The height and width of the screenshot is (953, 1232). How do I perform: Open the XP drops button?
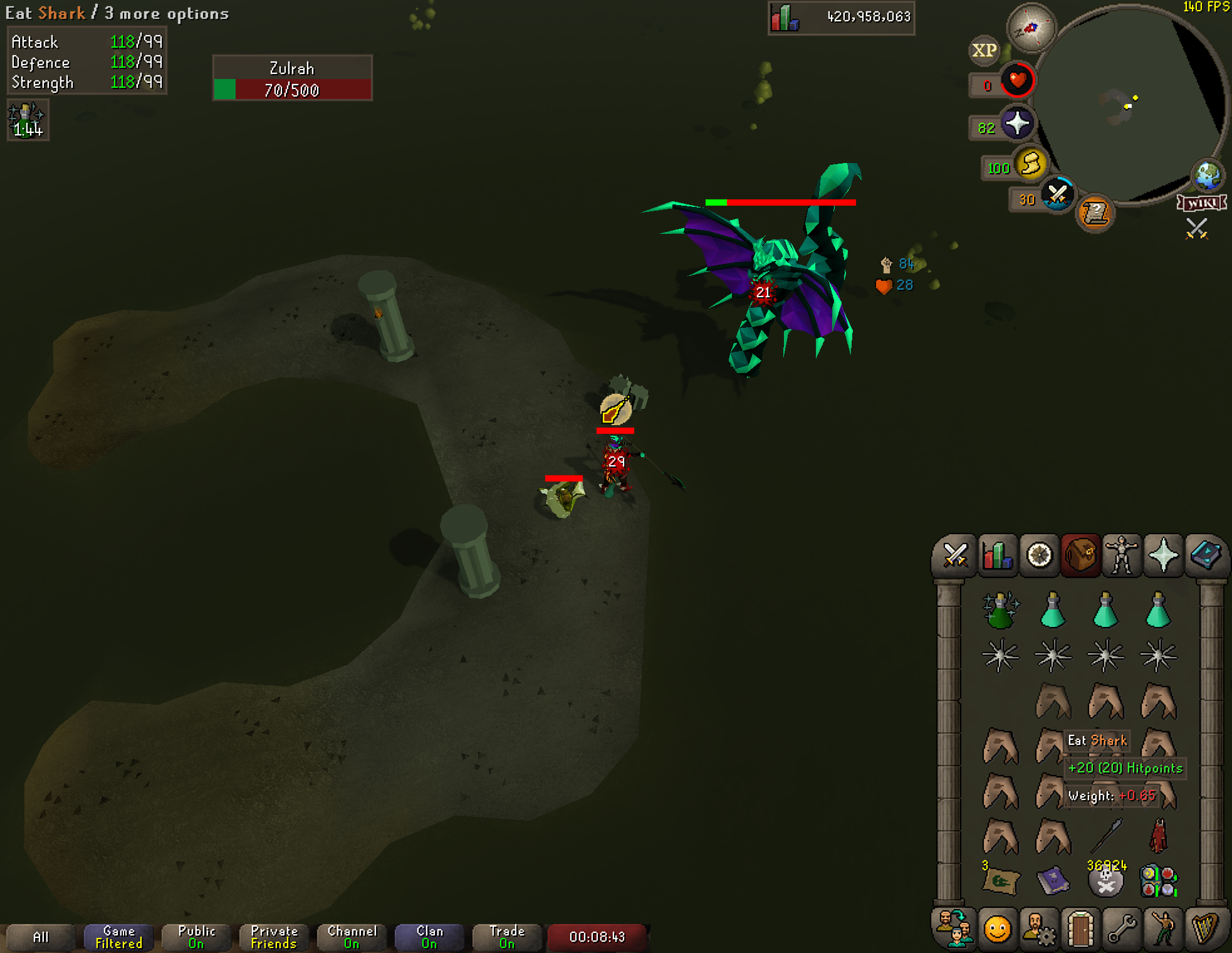984,51
